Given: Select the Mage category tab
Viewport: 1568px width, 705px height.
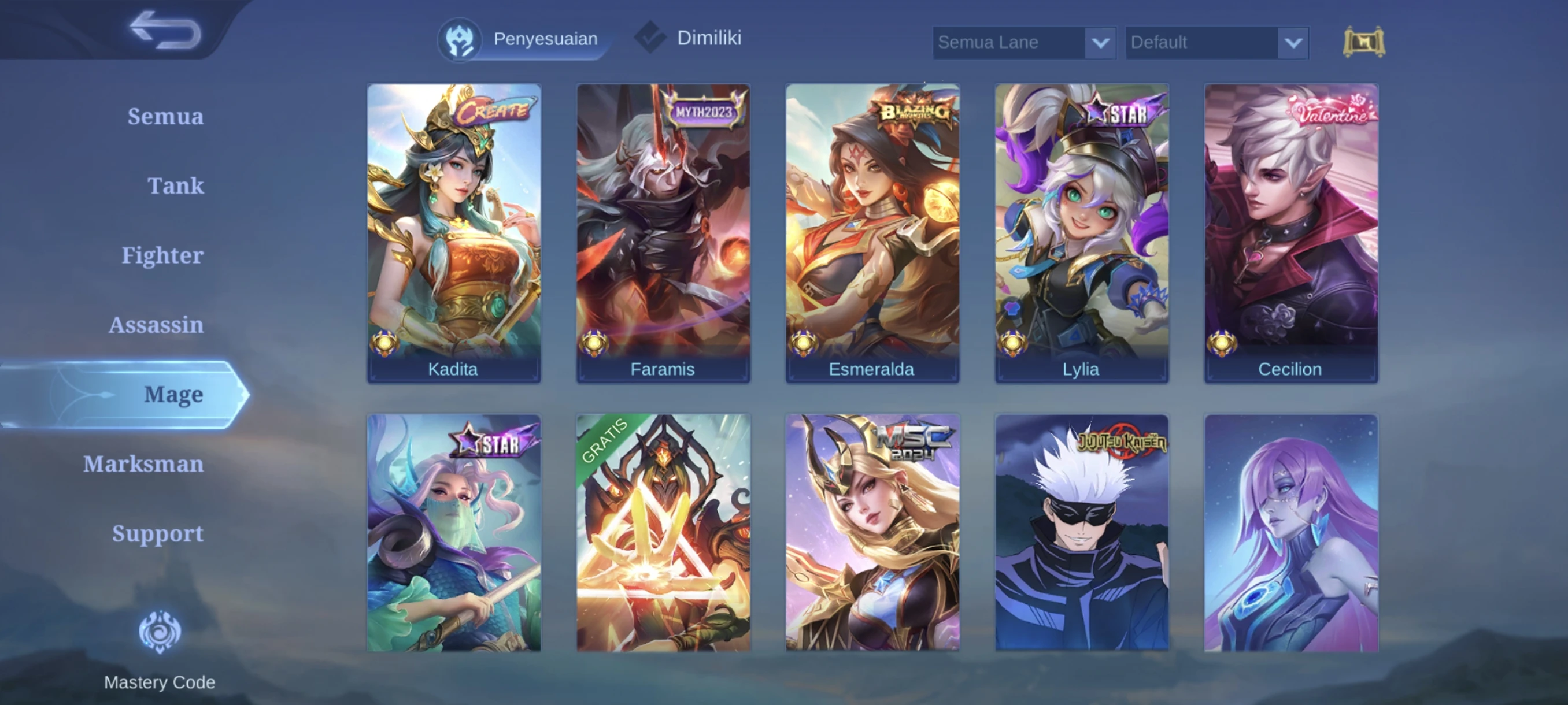Looking at the screenshot, I should pos(173,395).
